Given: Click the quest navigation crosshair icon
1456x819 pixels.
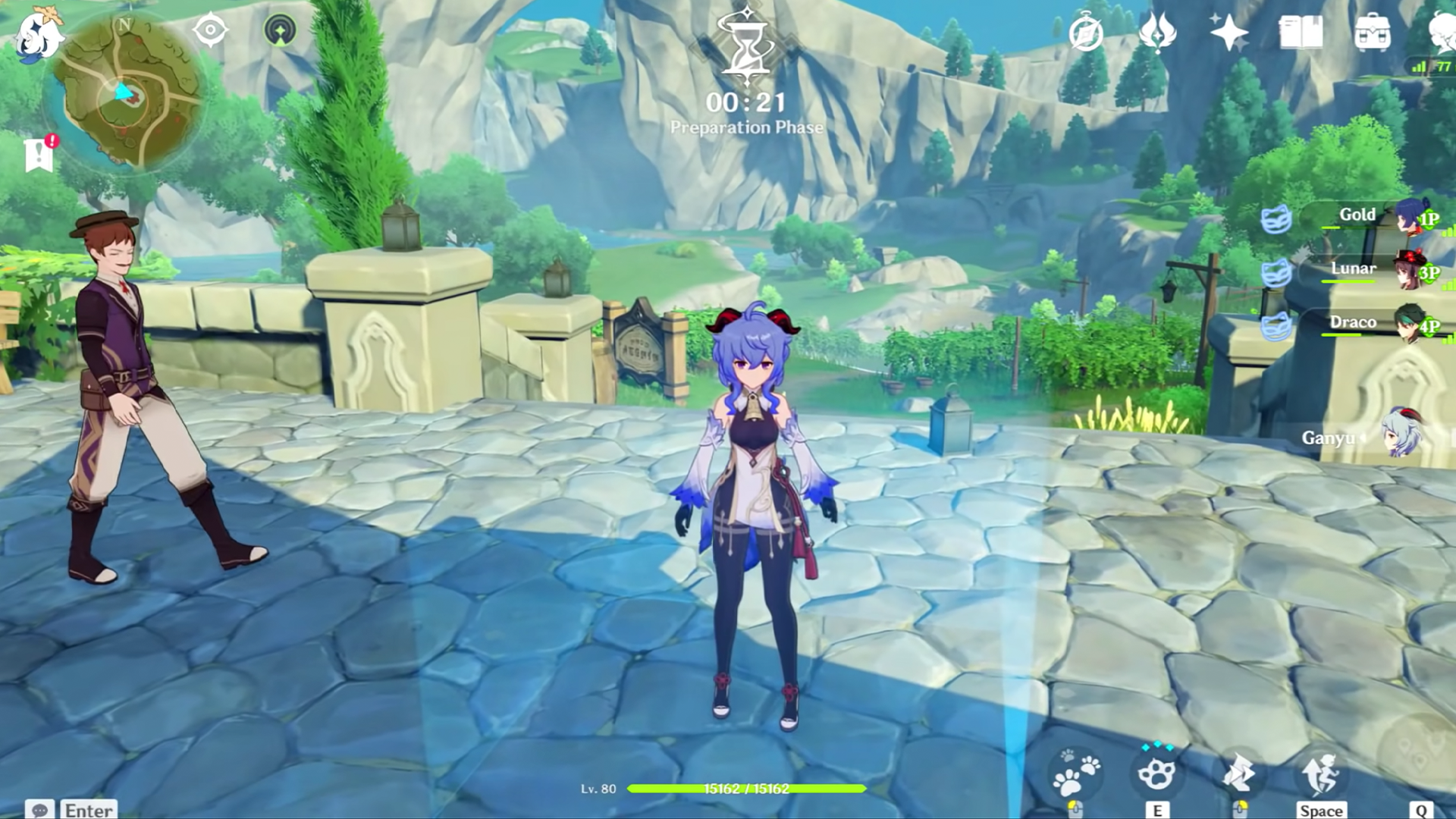Looking at the screenshot, I should click(210, 31).
